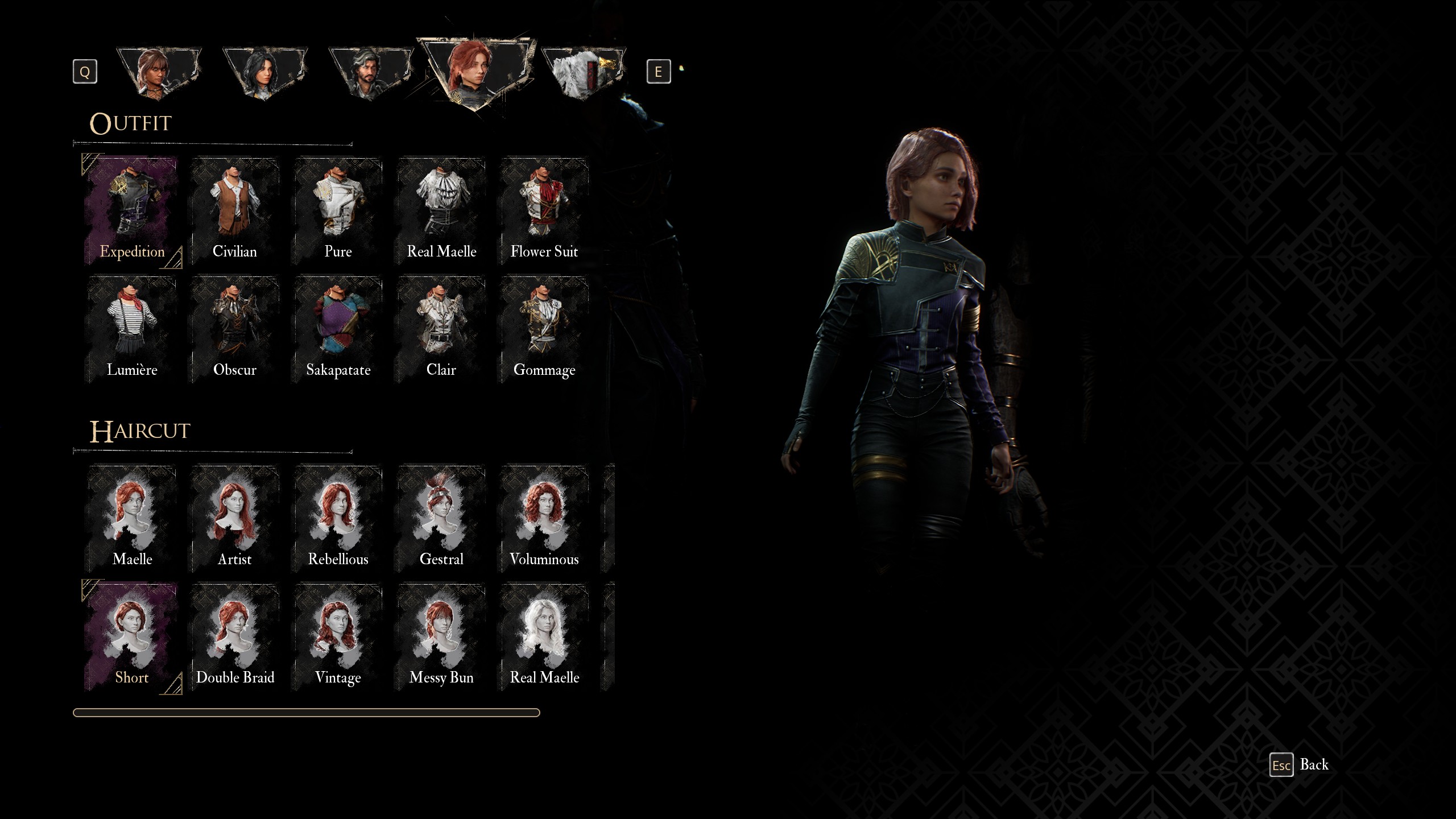Equip the Real Maelle outfit
This screenshot has height=819, width=1456.
click(x=441, y=211)
